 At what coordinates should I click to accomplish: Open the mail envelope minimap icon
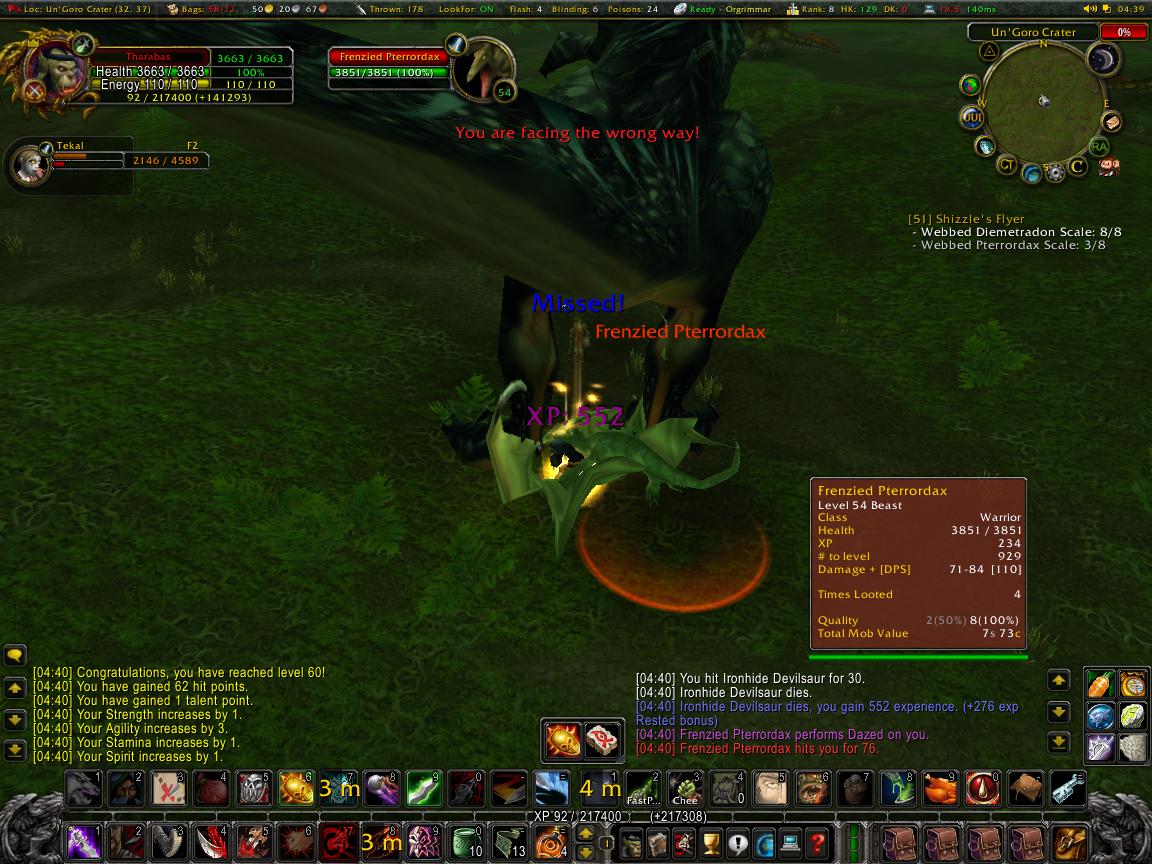1110,122
